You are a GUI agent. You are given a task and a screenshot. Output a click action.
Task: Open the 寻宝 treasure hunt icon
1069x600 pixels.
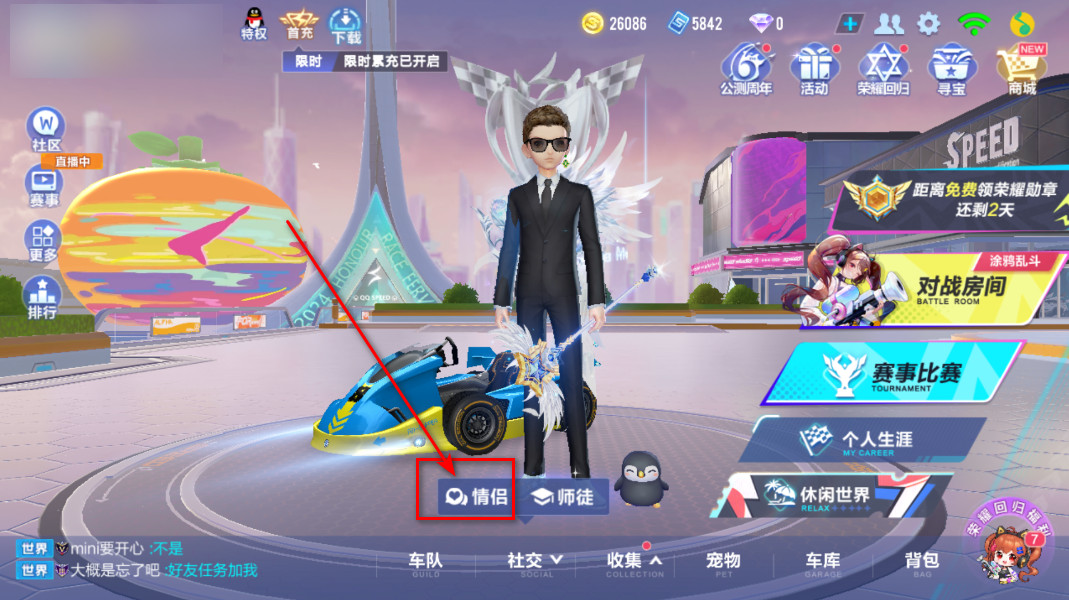pos(950,68)
